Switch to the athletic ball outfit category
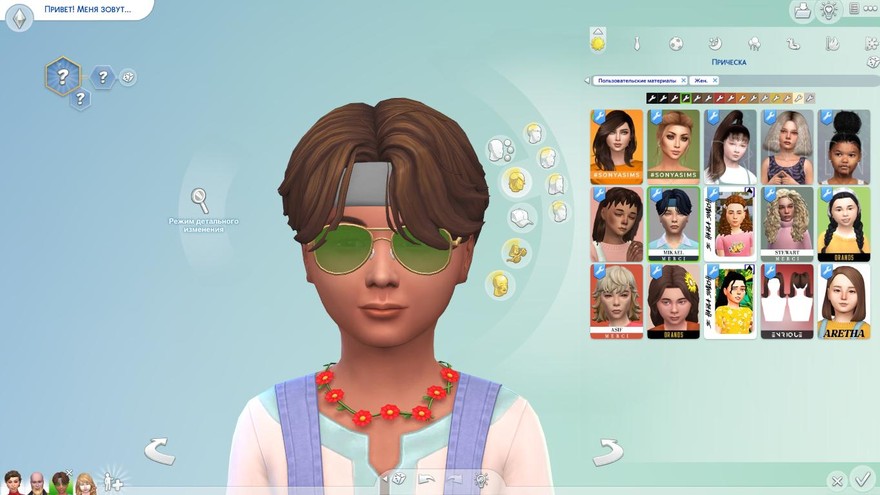The height and width of the screenshot is (495, 880). click(x=676, y=44)
